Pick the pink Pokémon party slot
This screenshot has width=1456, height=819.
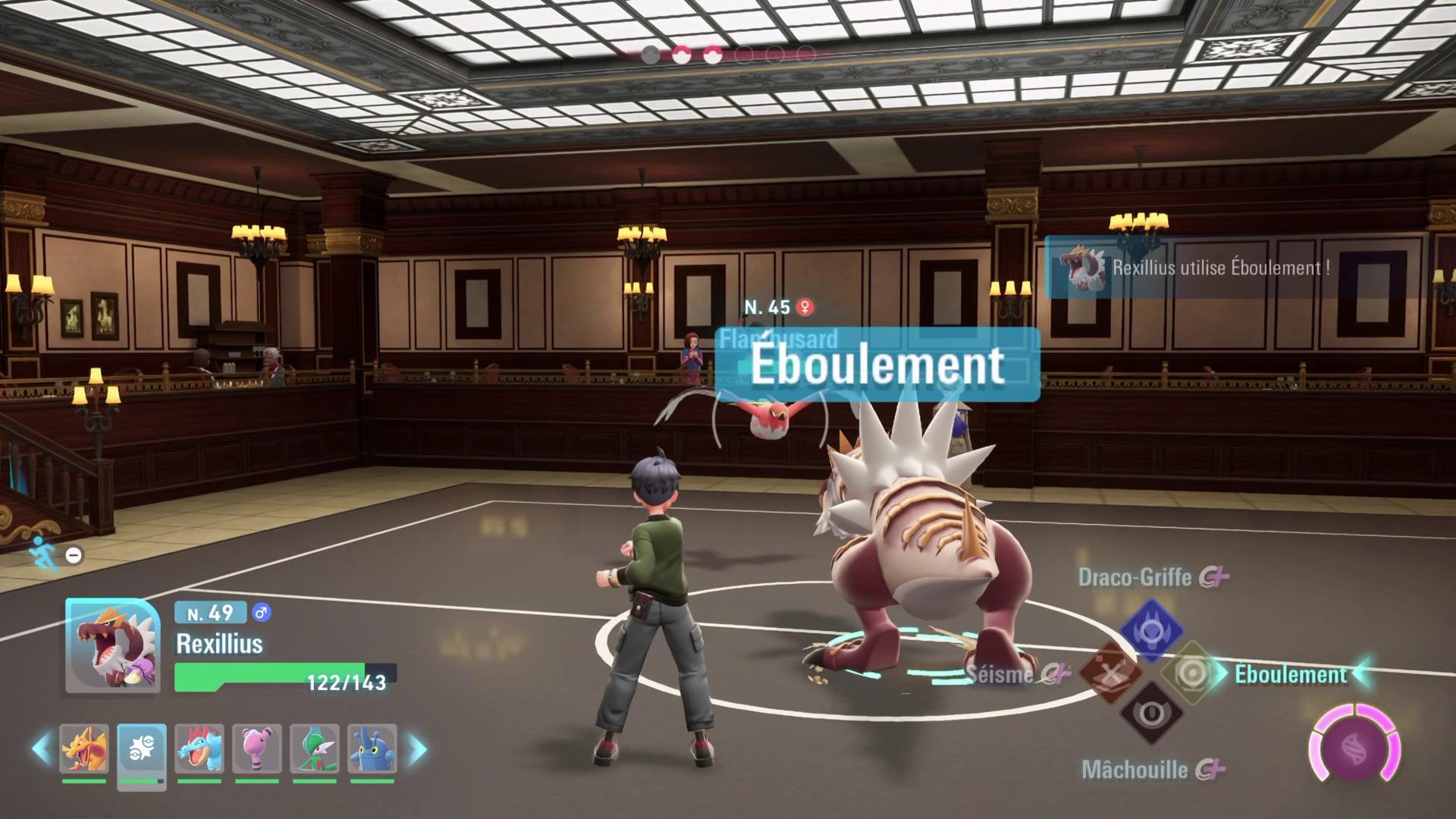click(257, 748)
